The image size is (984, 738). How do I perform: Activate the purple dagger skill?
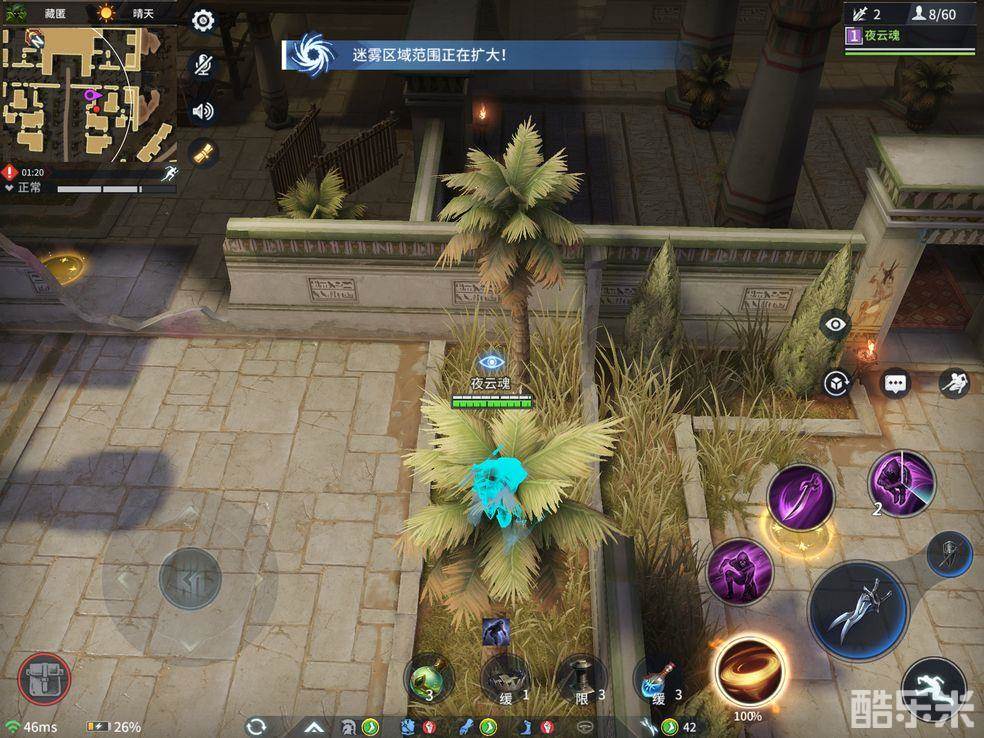click(x=800, y=497)
